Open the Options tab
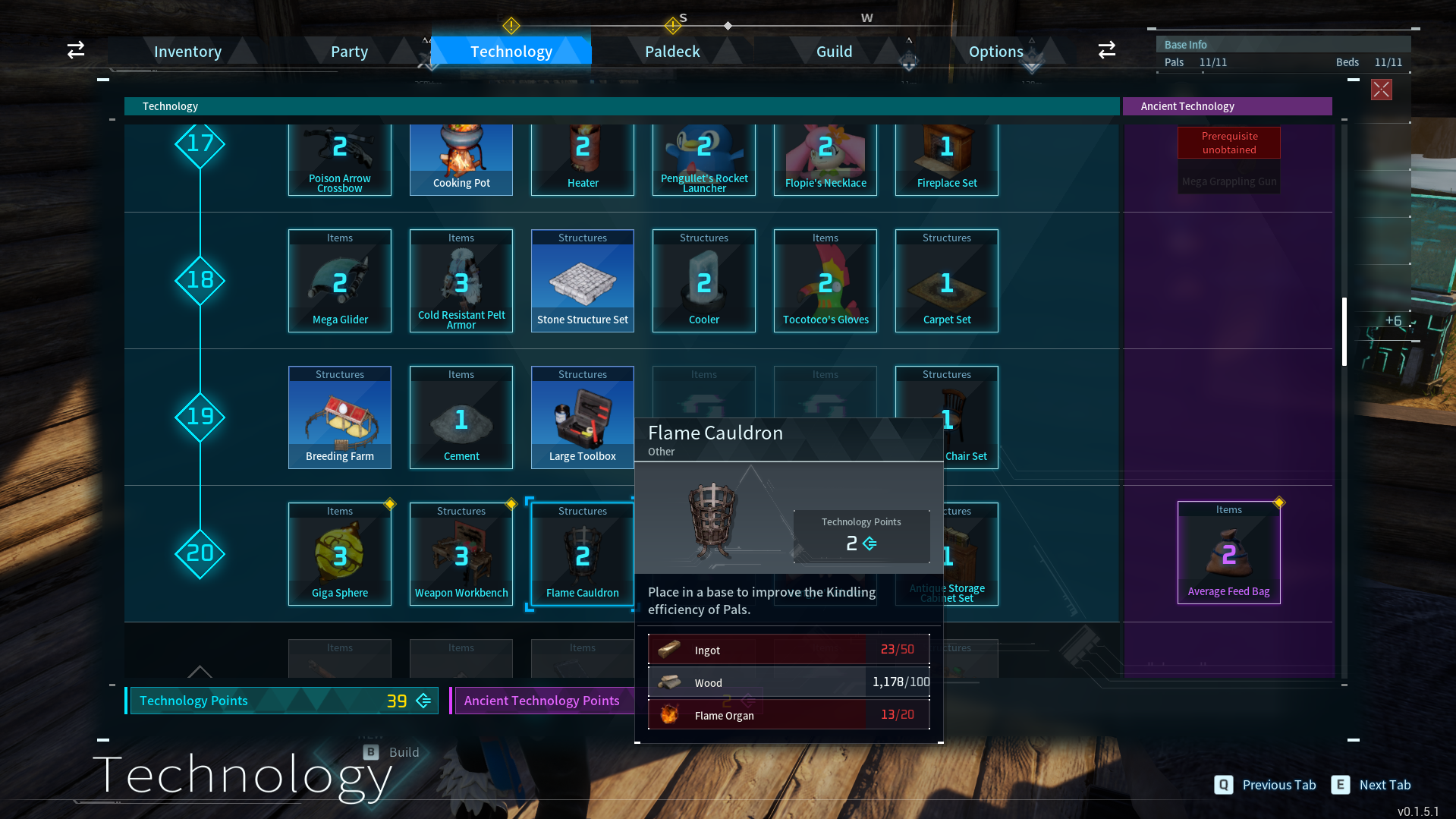This screenshot has height=819, width=1456. point(995,51)
